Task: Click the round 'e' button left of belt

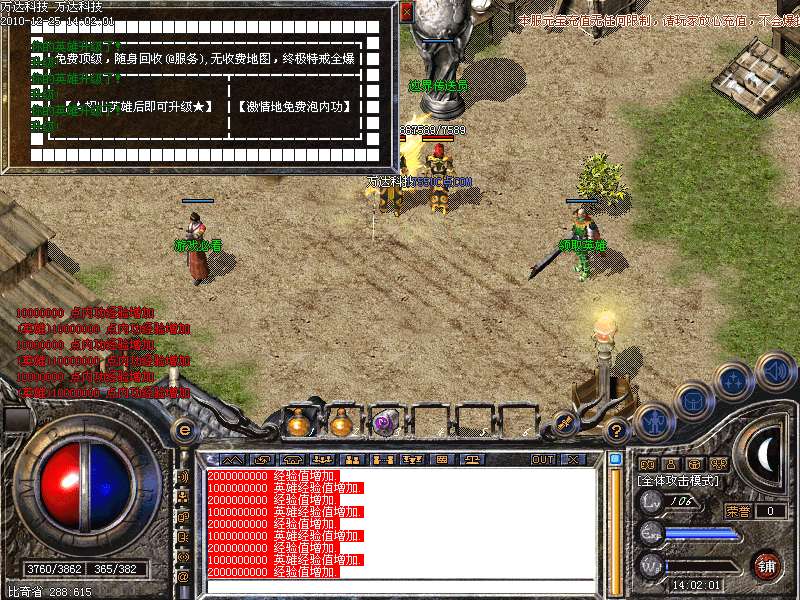Action: click(x=184, y=431)
